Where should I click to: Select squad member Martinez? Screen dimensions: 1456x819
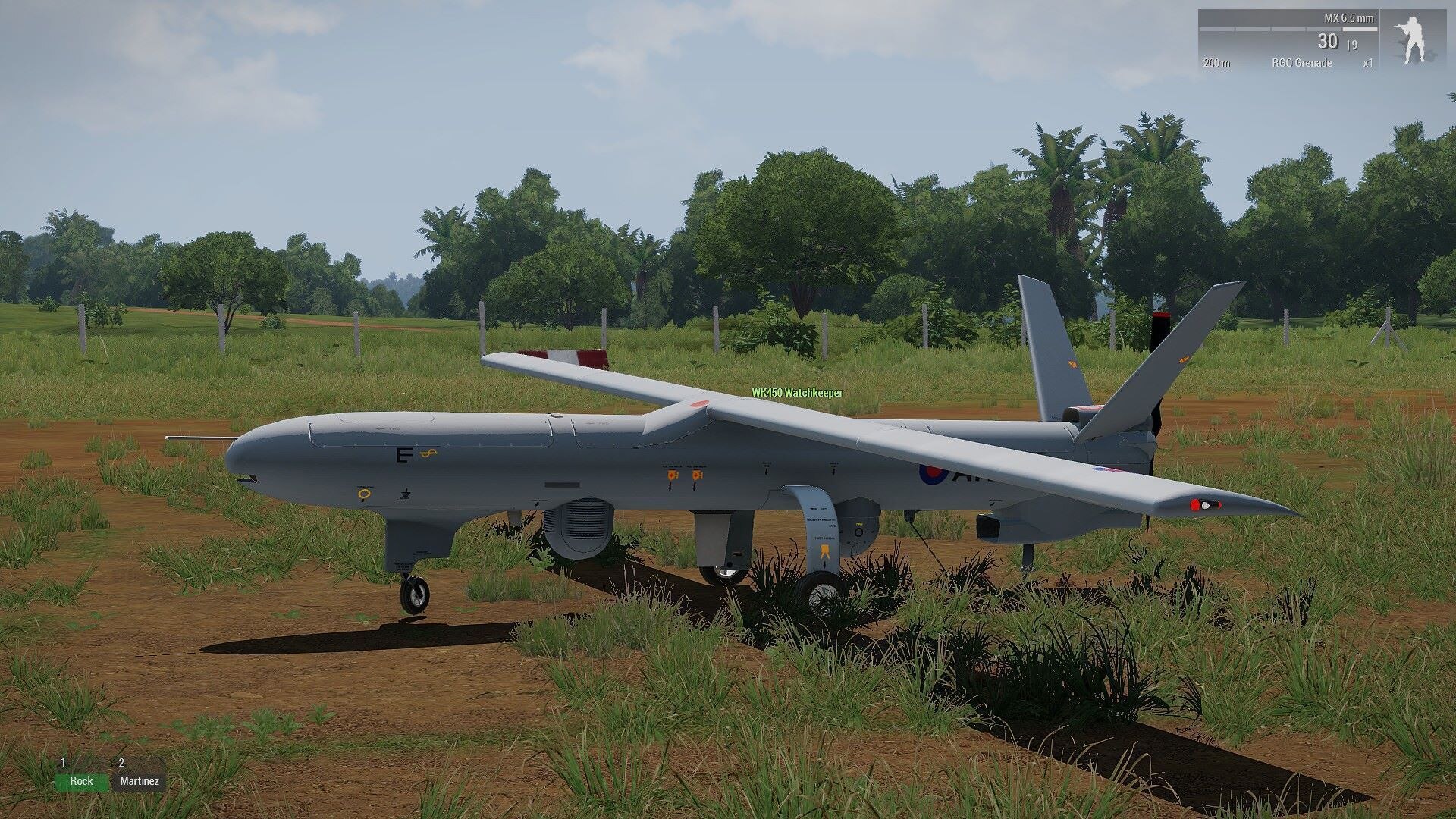pos(140,781)
